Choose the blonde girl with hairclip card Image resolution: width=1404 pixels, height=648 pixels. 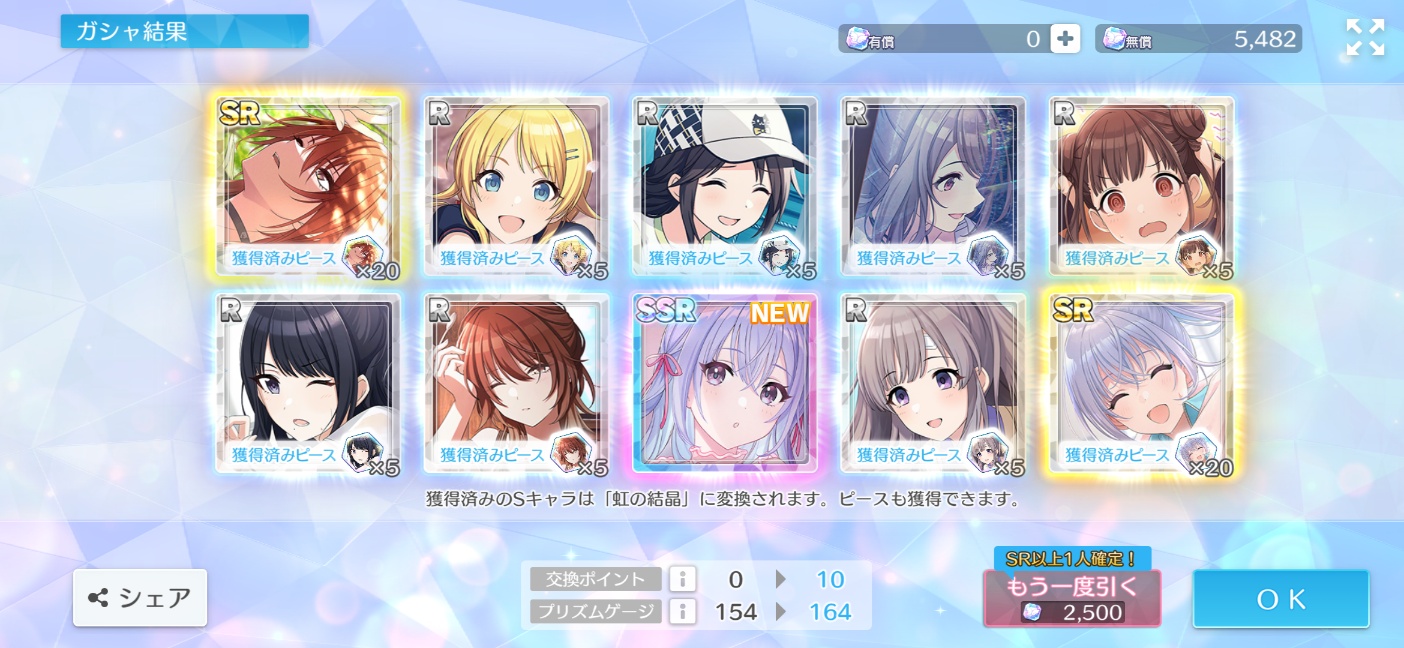pos(516,185)
